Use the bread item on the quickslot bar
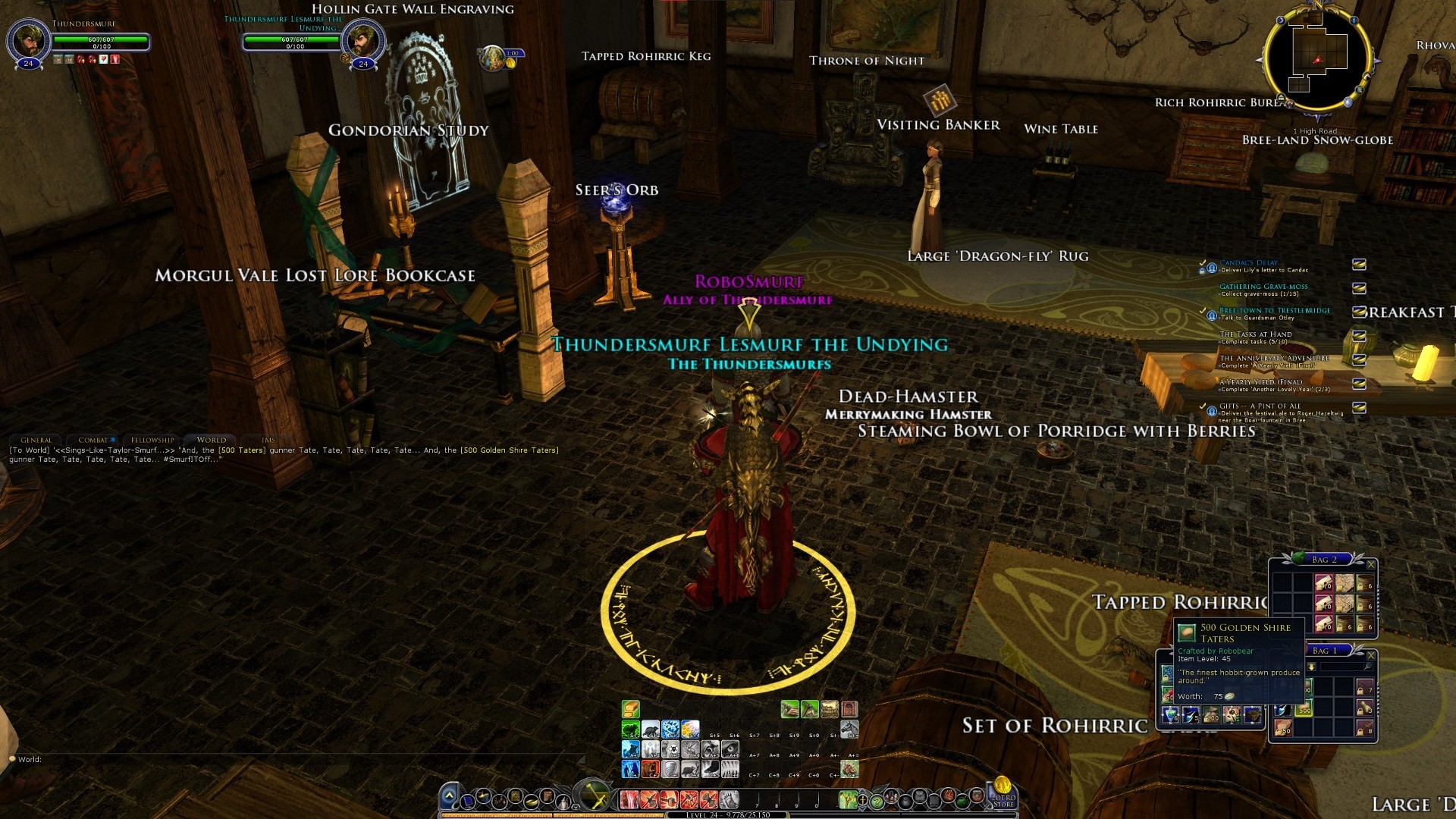1456x819 pixels. click(631, 709)
